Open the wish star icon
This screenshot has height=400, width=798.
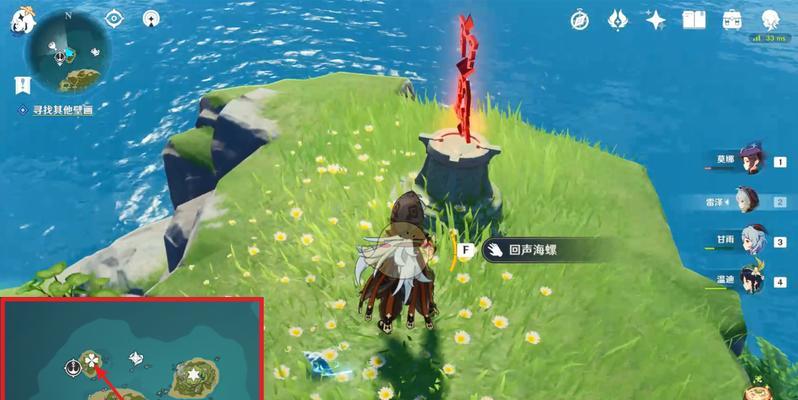click(x=656, y=19)
